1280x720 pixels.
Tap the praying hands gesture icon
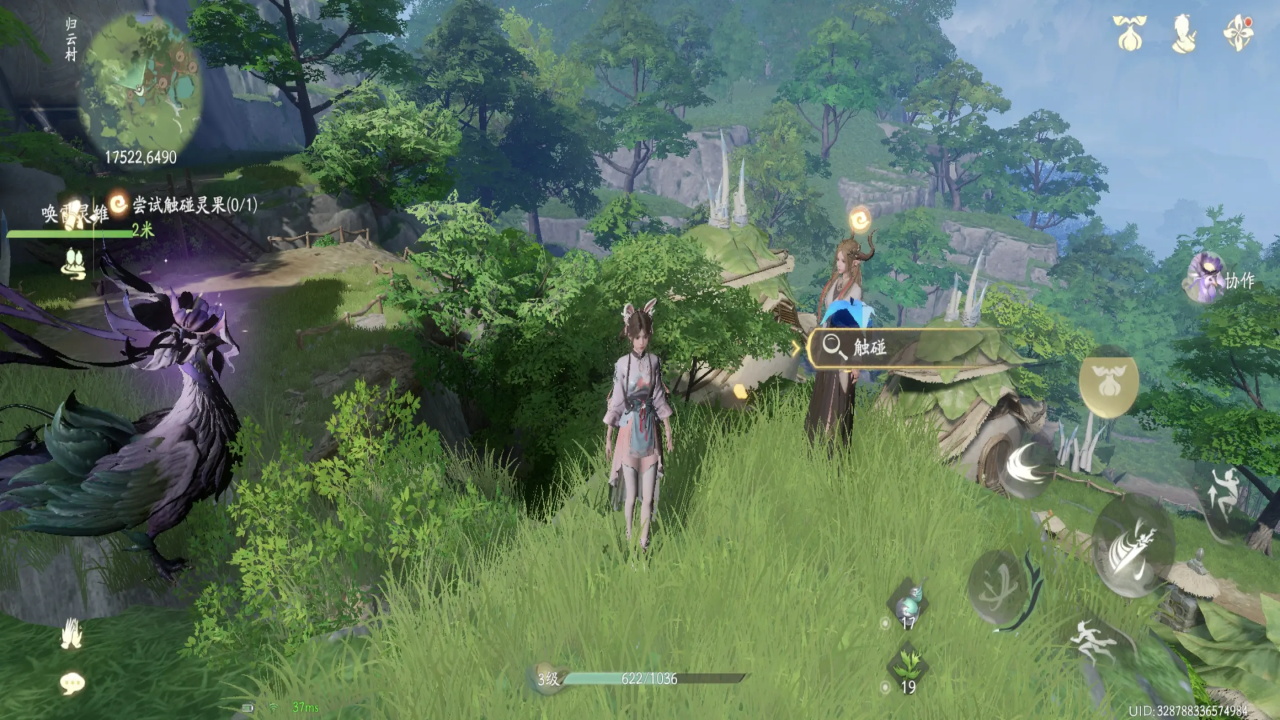[71, 633]
